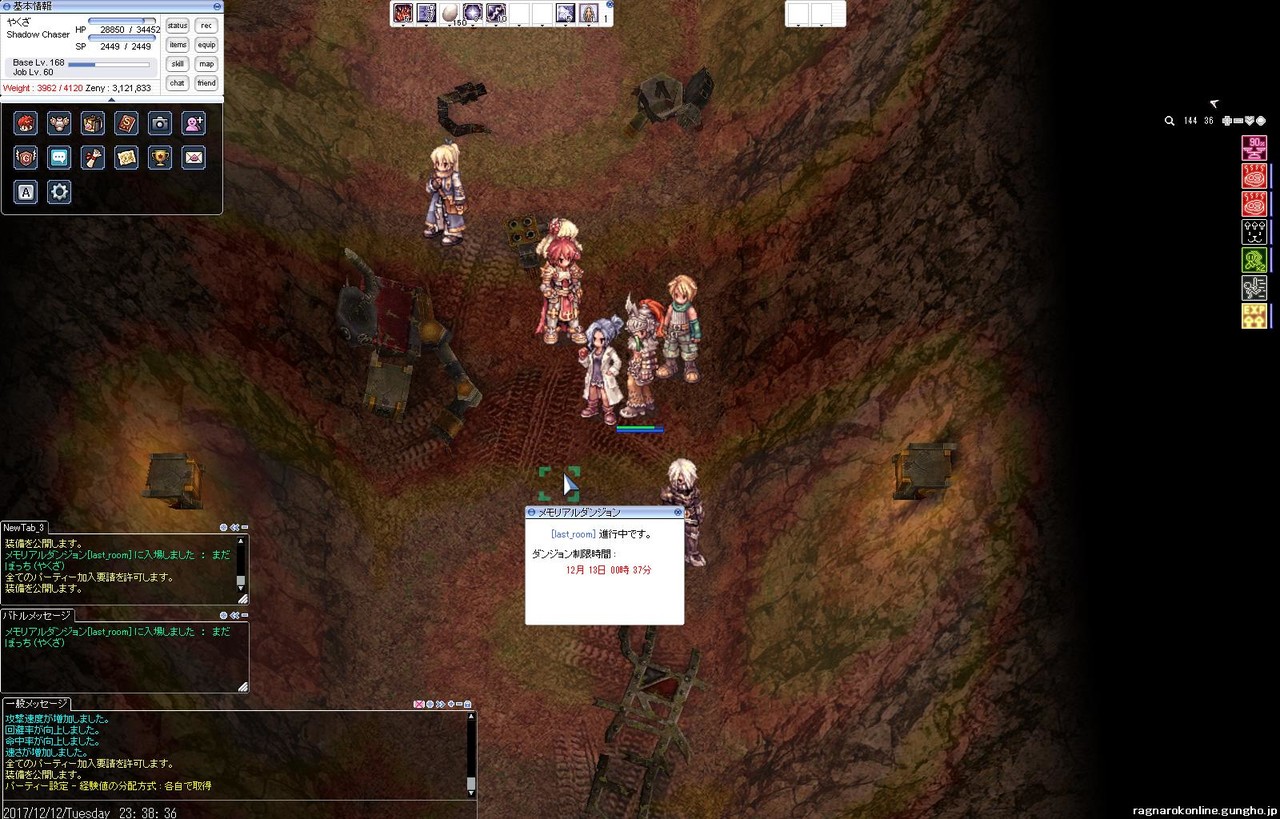Click the pink add-friend icon
The height and width of the screenshot is (819, 1280).
click(x=194, y=123)
